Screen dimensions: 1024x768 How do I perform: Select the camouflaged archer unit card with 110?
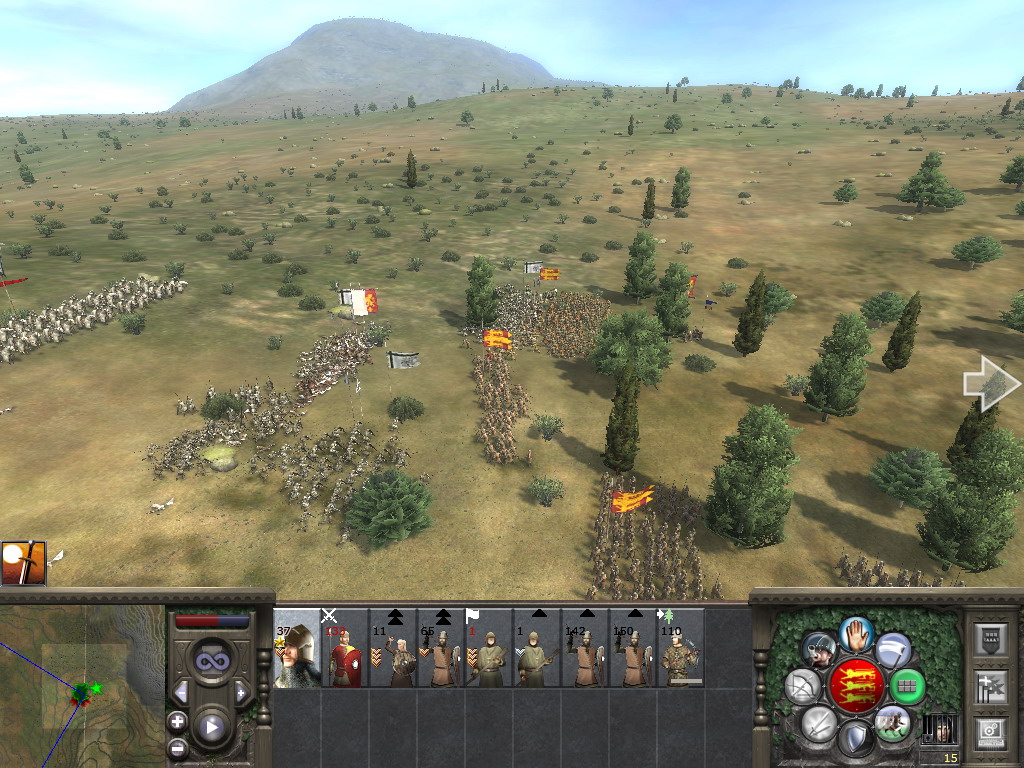(680, 648)
